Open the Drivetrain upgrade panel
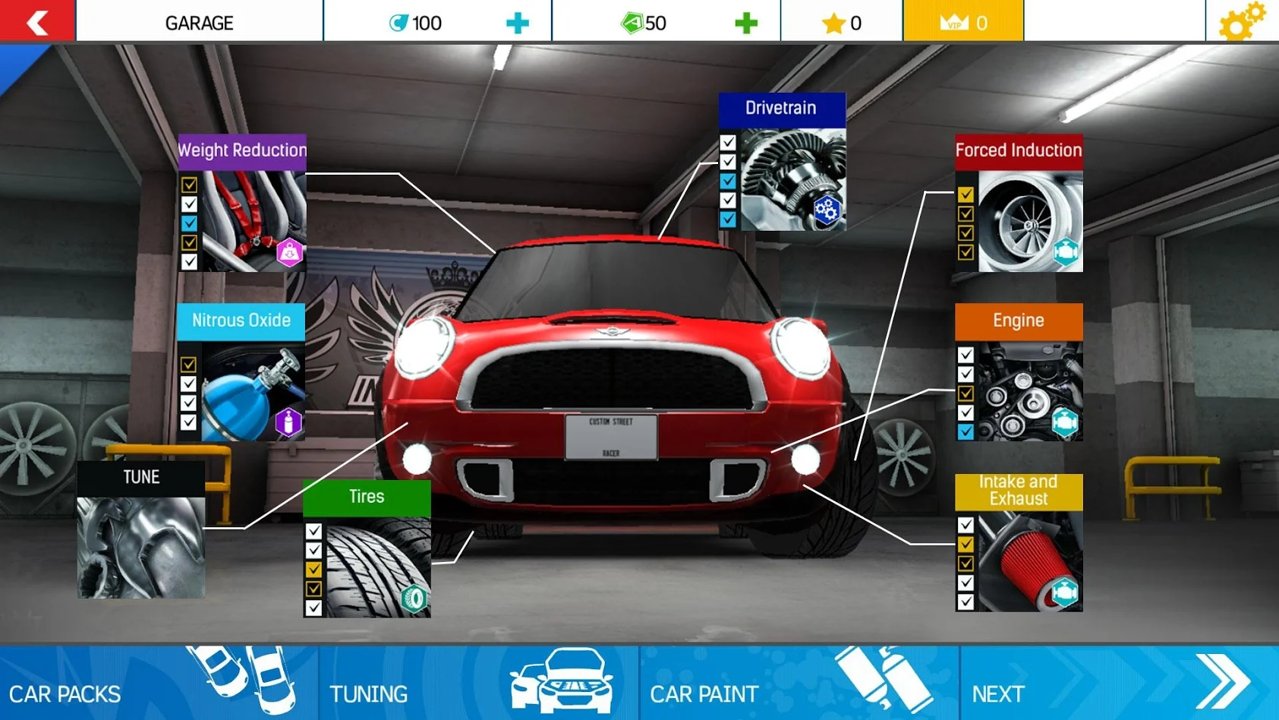The height and width of the screenshot is (720, 1279). pos(781,163)
